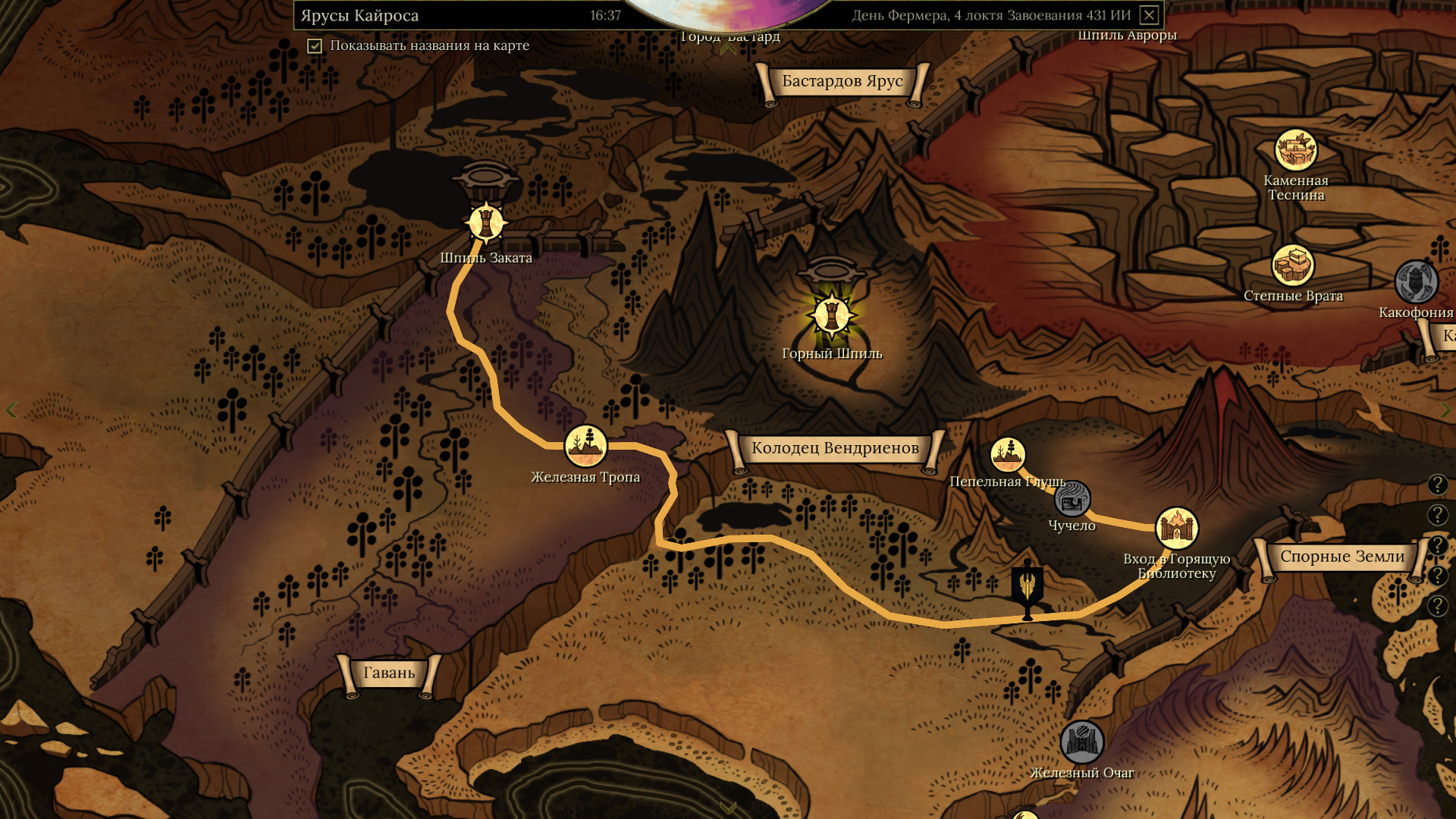Pan the map down with the arrow

[728, 807]
